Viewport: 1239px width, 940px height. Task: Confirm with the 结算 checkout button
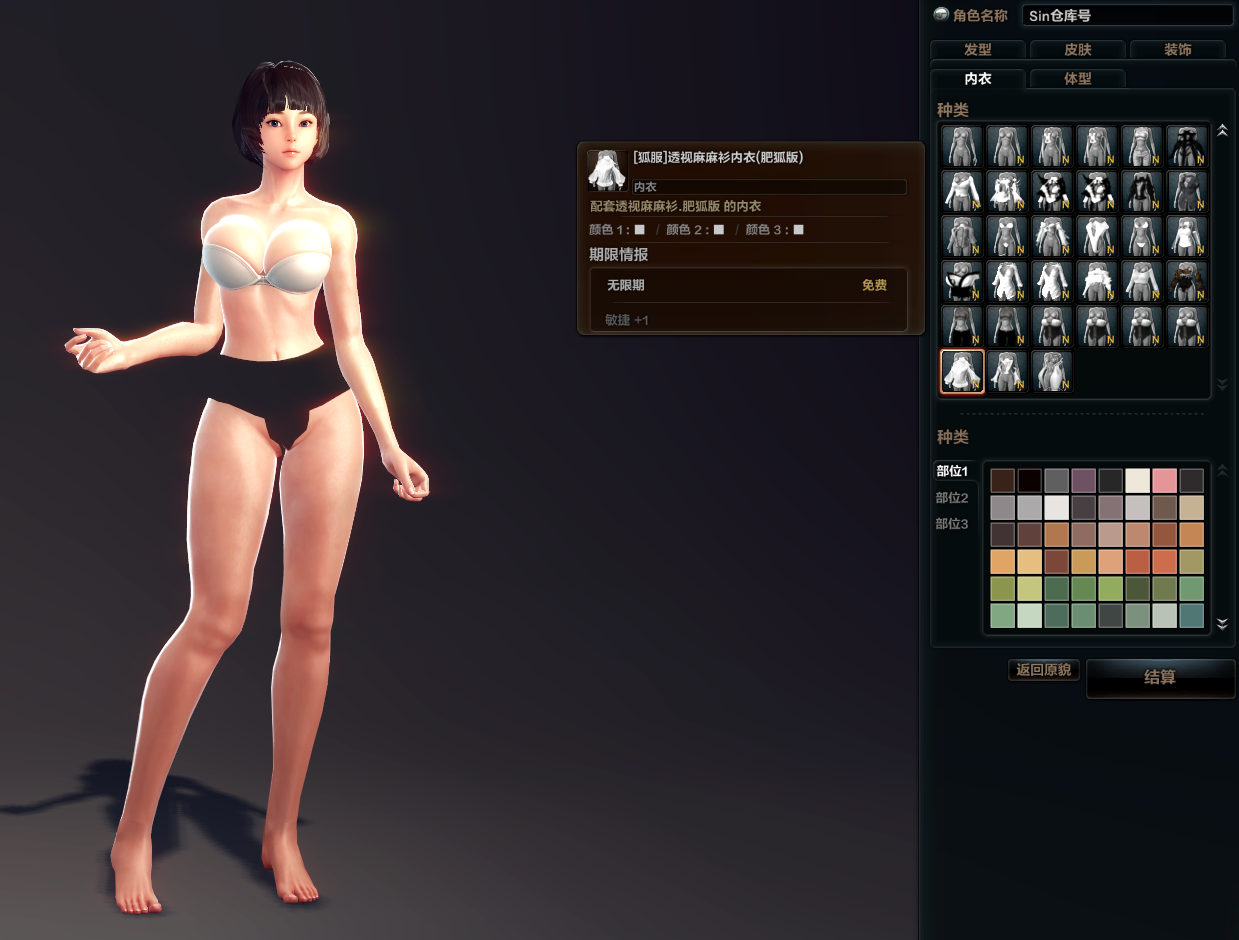click(1160, 678)
